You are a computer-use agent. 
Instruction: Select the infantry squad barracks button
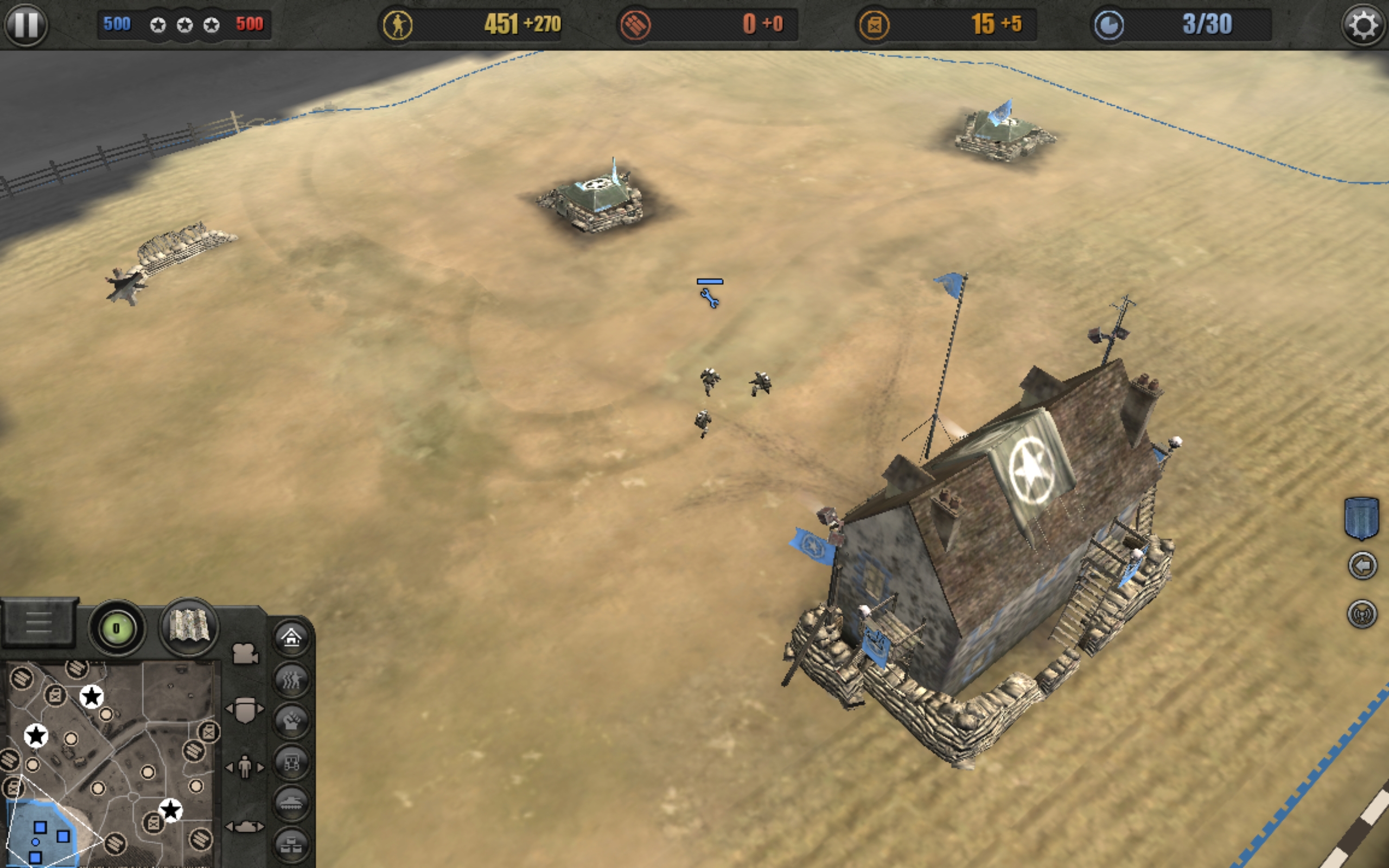tap(291, 680)
